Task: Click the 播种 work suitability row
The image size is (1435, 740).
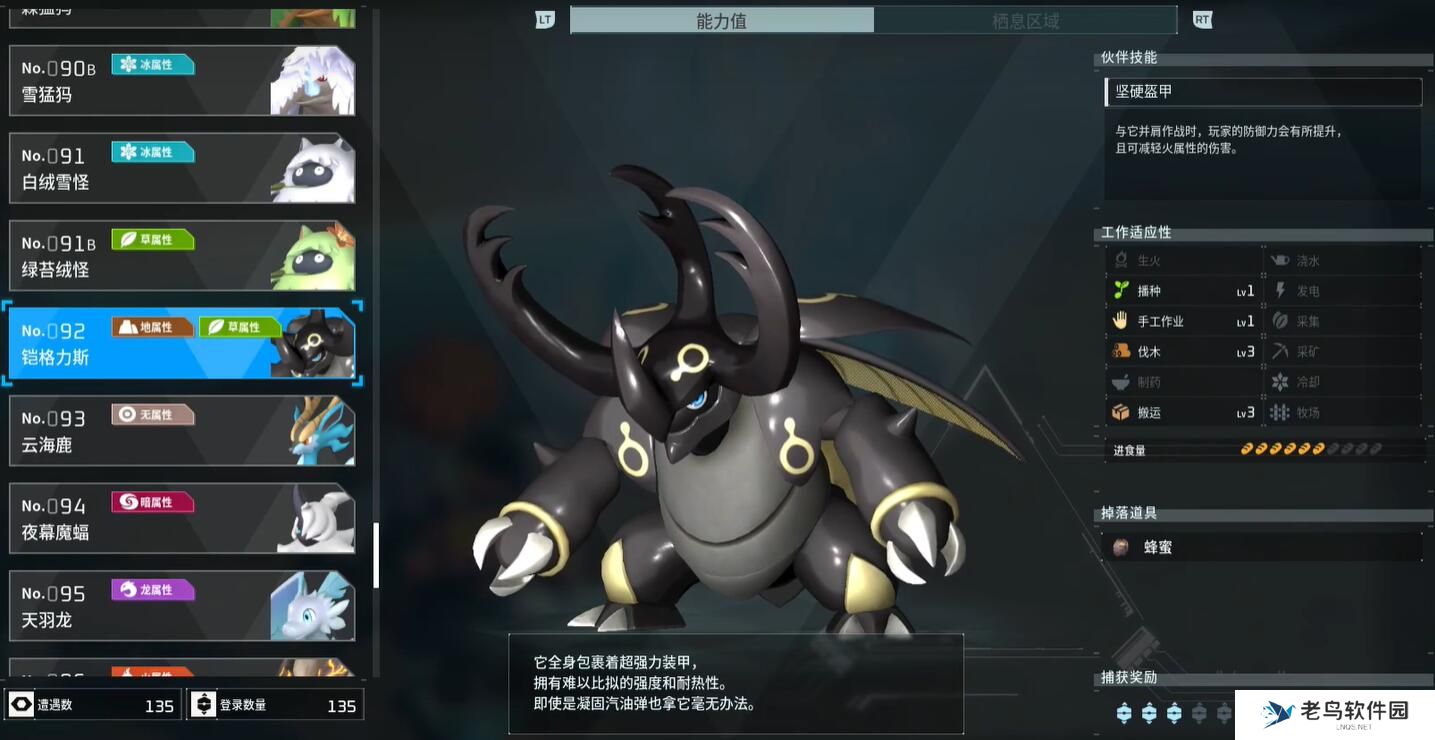Action: click(x=1183, y=291)
